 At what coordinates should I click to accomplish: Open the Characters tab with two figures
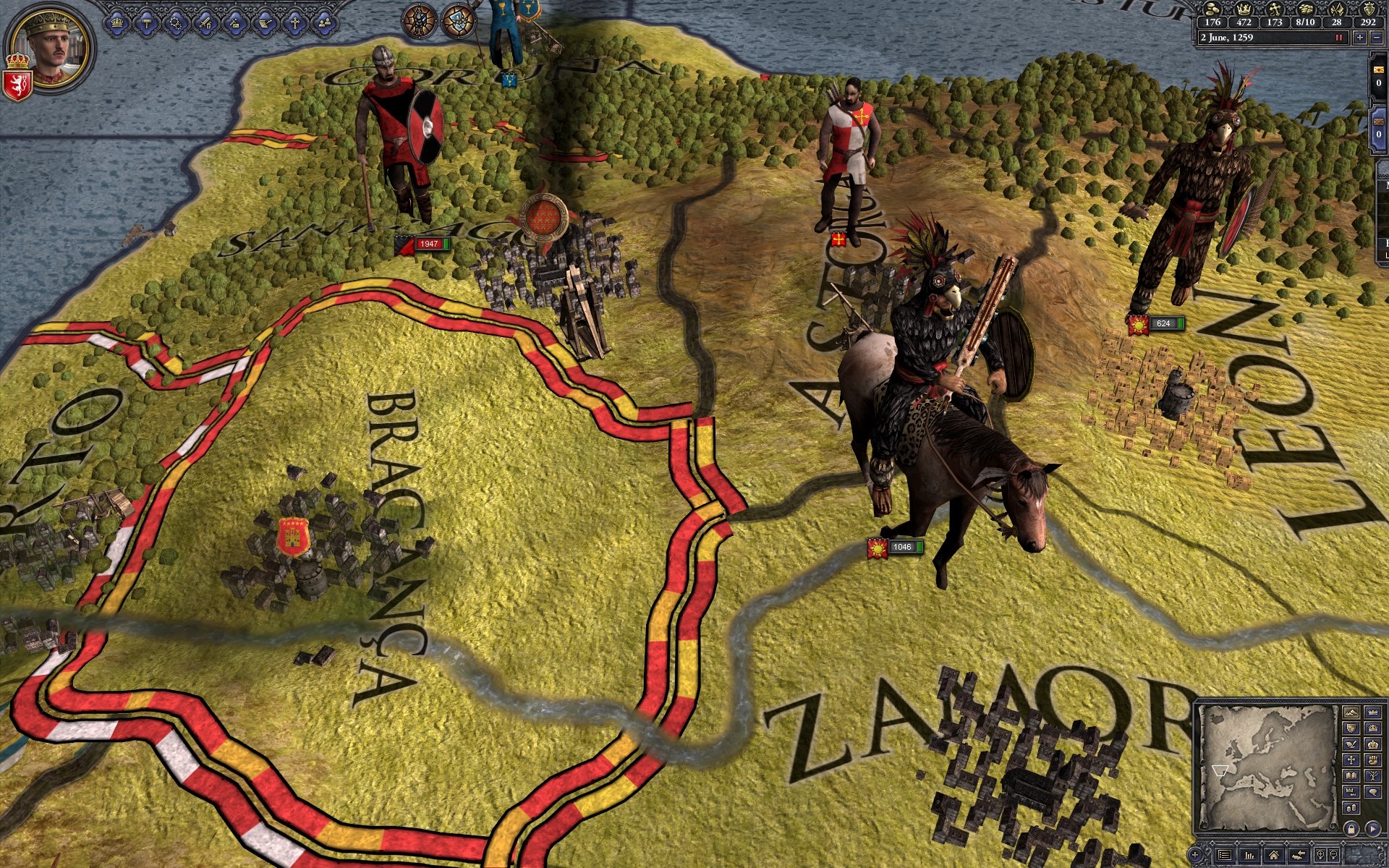tap(323, 23)
